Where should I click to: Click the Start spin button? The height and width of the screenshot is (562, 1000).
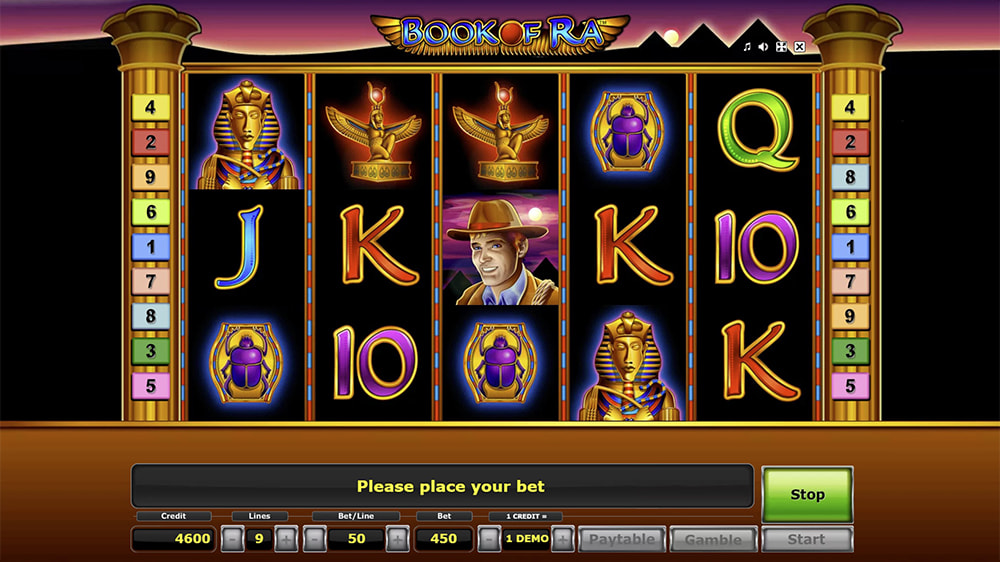tap(806, 539)
